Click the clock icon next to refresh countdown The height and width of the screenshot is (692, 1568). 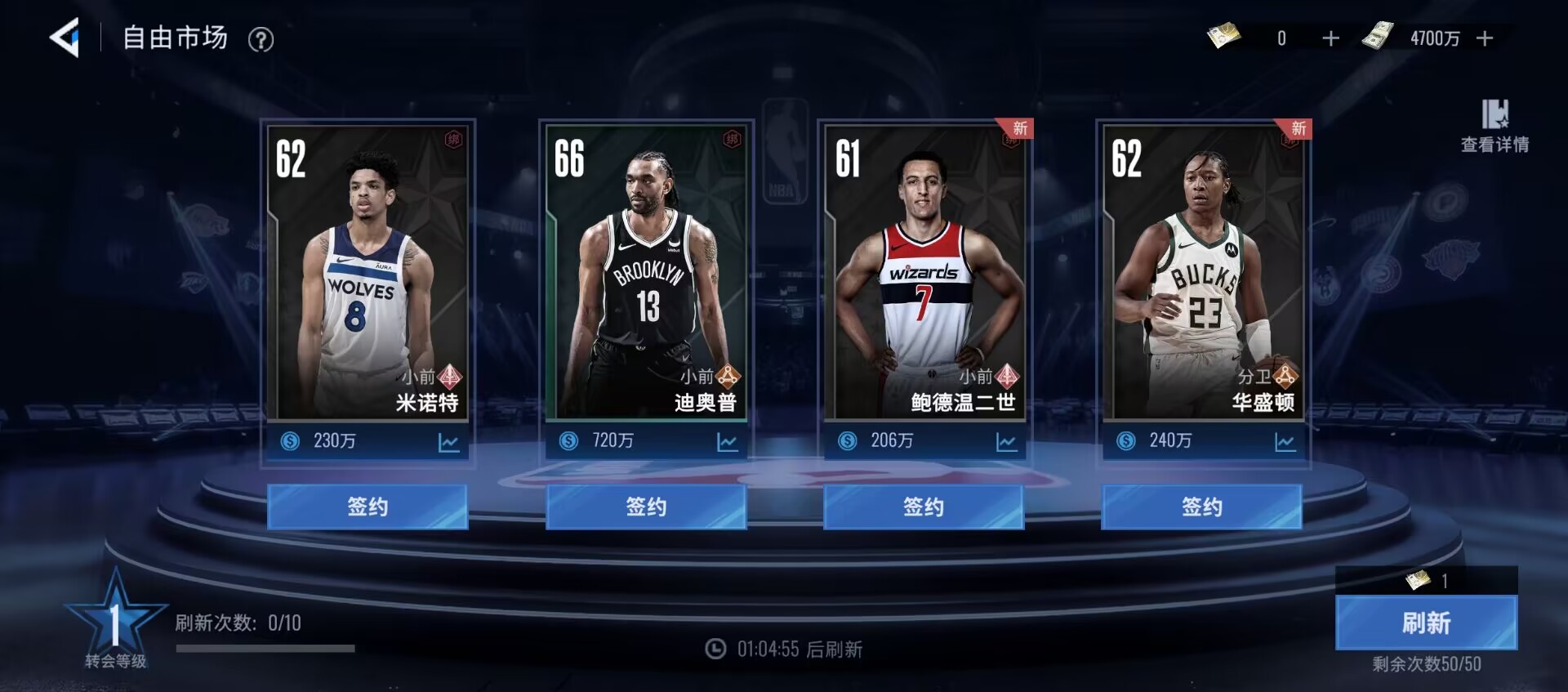tap(715, 650)
